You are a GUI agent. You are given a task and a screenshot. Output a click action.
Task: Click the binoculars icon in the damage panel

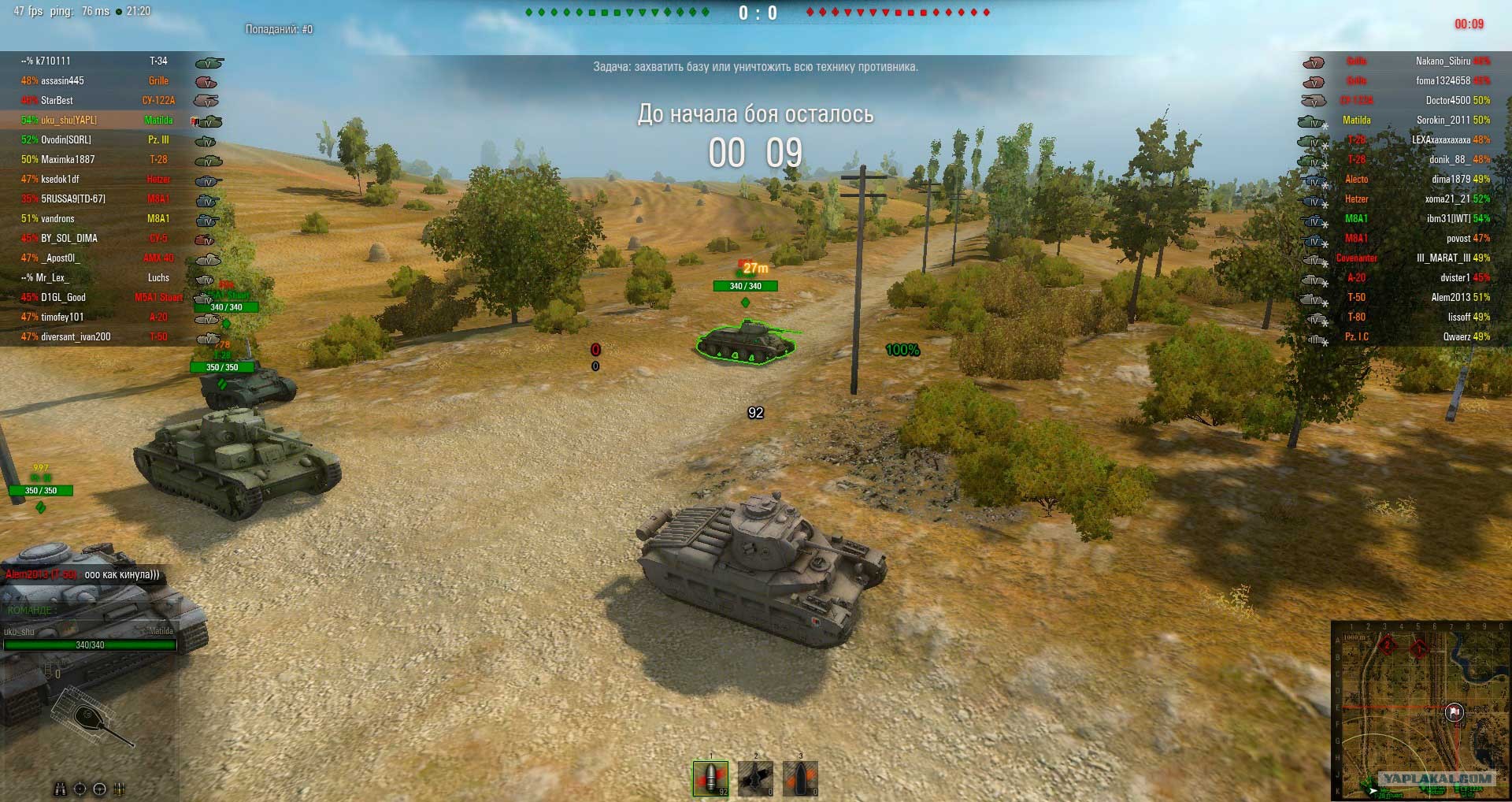tap(61, 789)
